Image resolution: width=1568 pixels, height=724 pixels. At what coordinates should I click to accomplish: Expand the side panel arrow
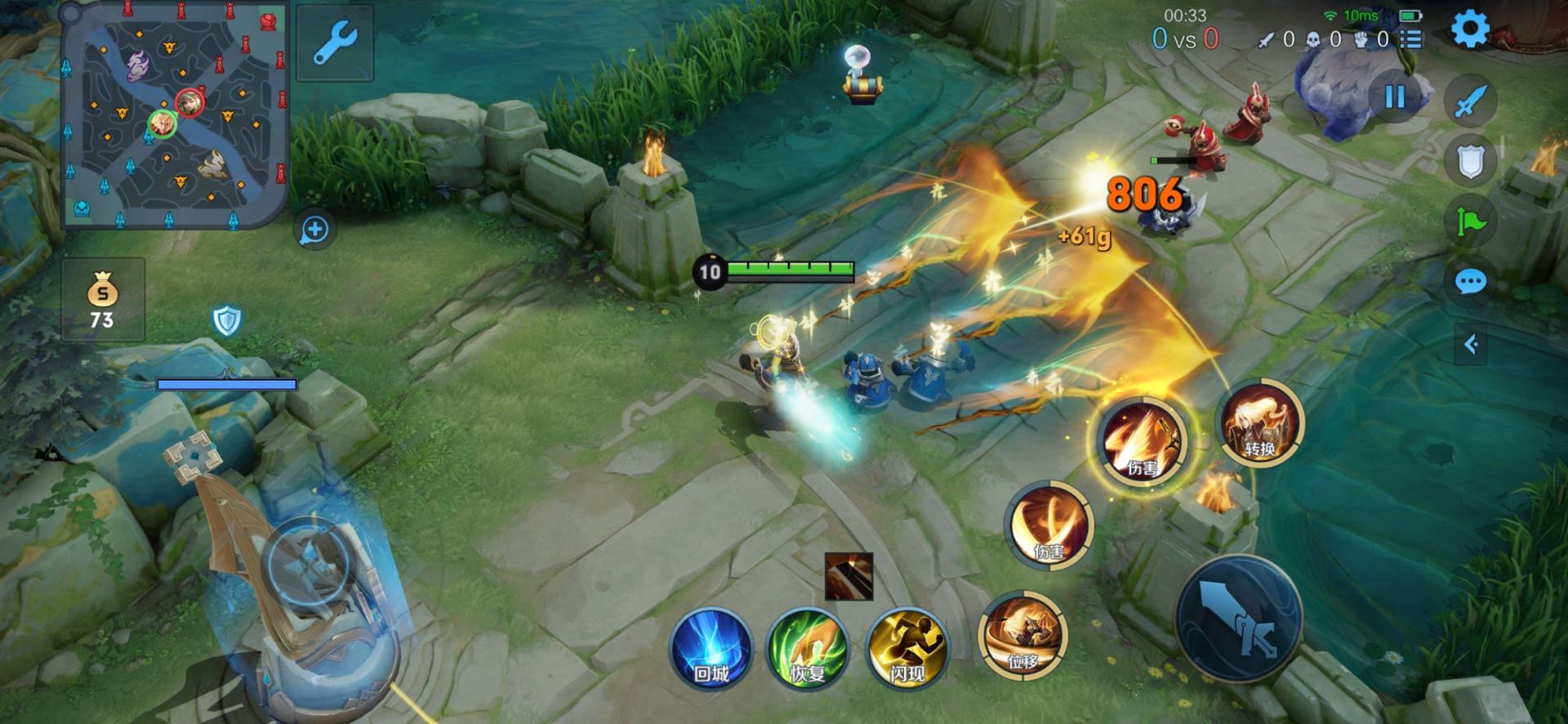pos(1471,344)
